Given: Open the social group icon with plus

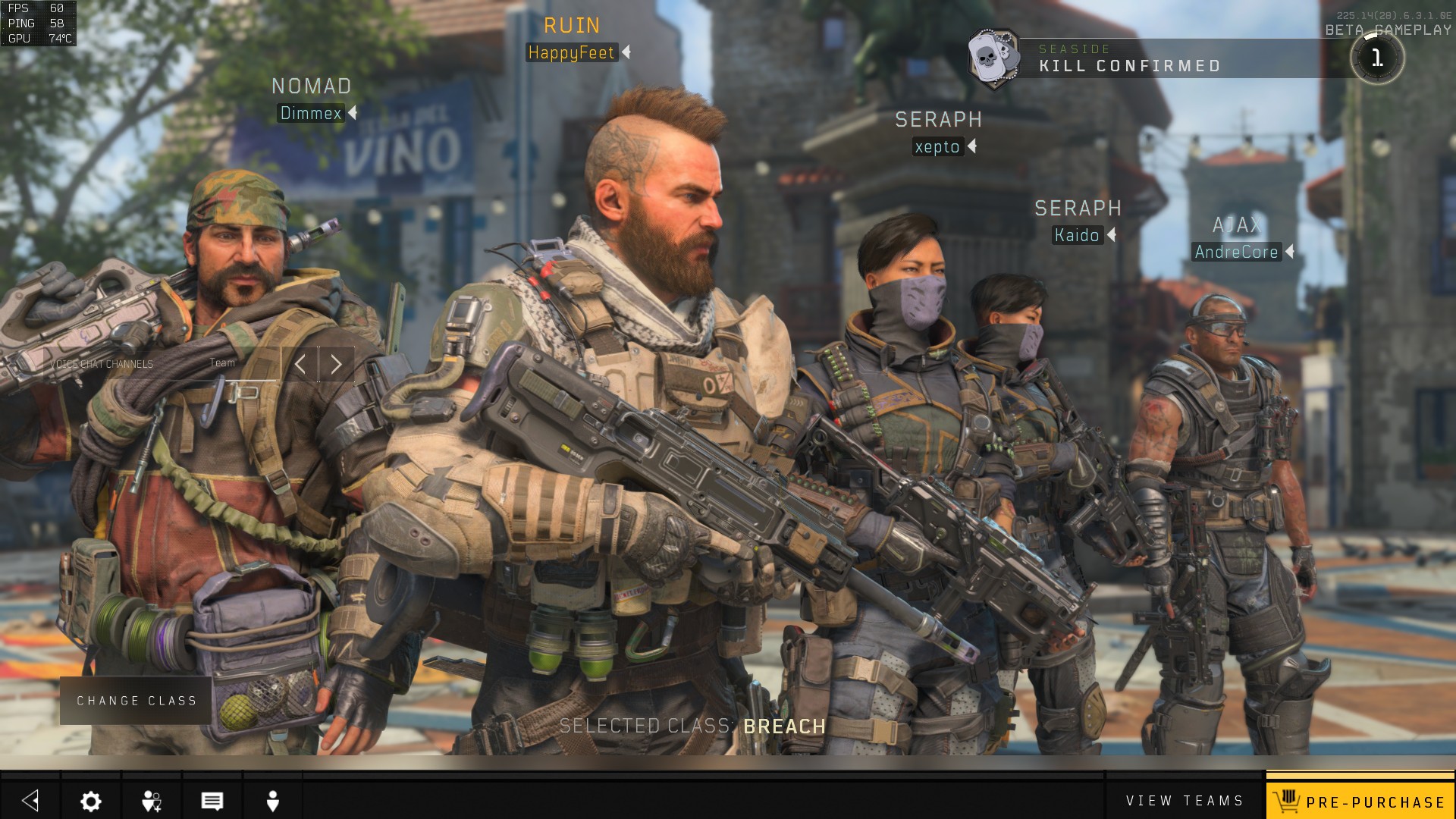Looking at the screenshot, I should tap(152, 801).
